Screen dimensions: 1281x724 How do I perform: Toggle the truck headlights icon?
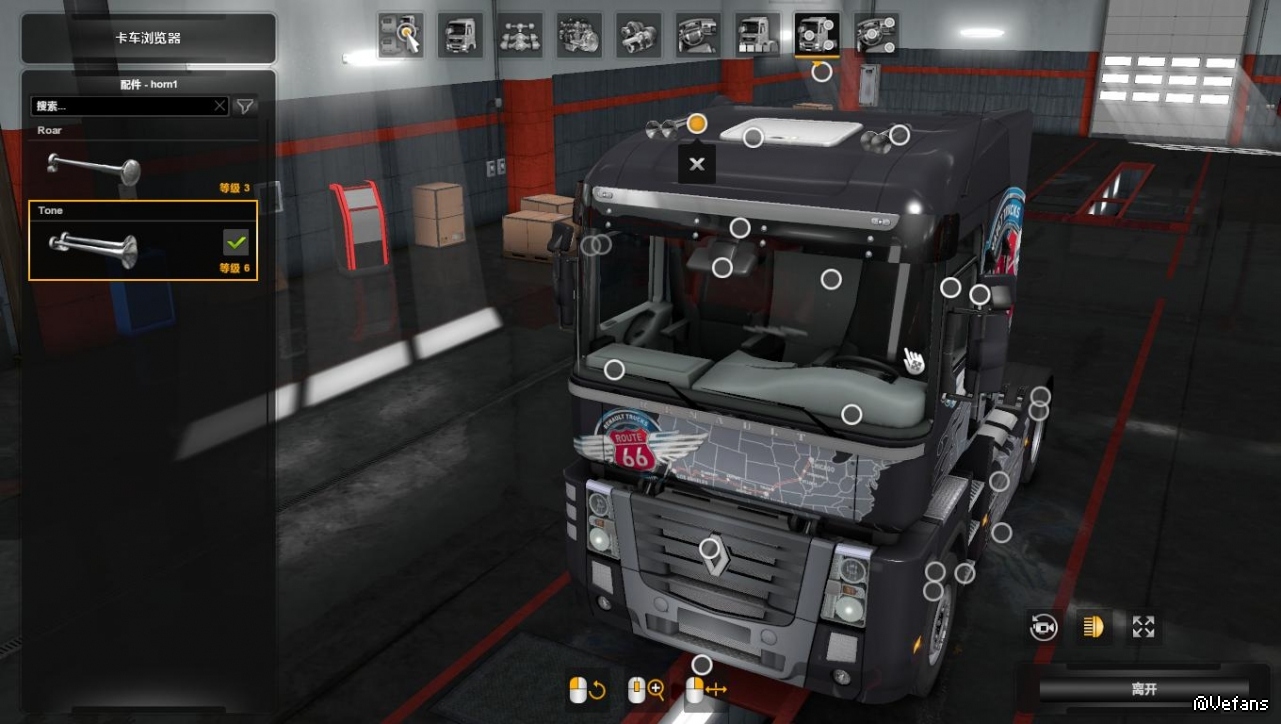pyautogui.click(x=1094, y=627)
